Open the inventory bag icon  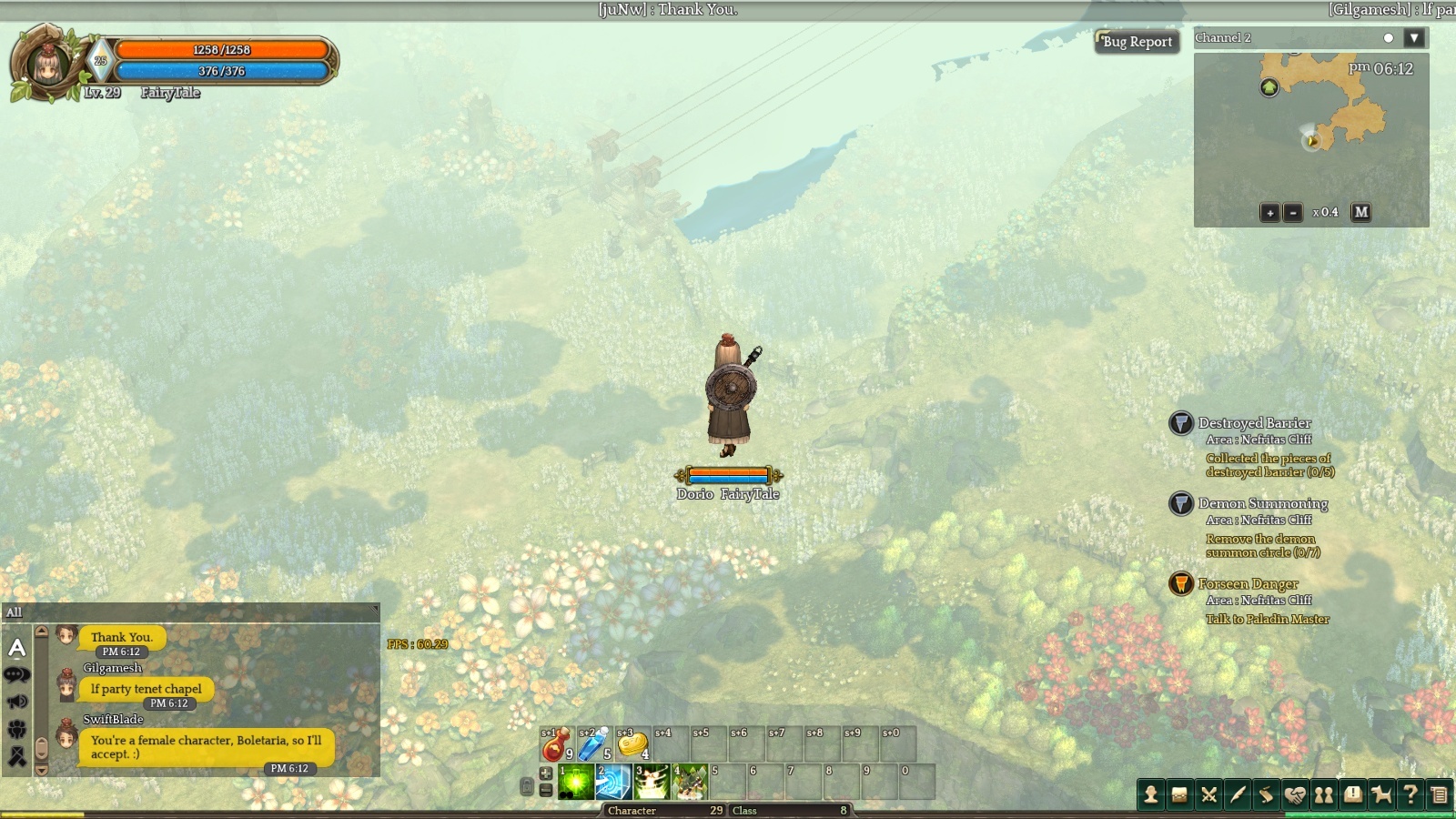coord(1179,795)
